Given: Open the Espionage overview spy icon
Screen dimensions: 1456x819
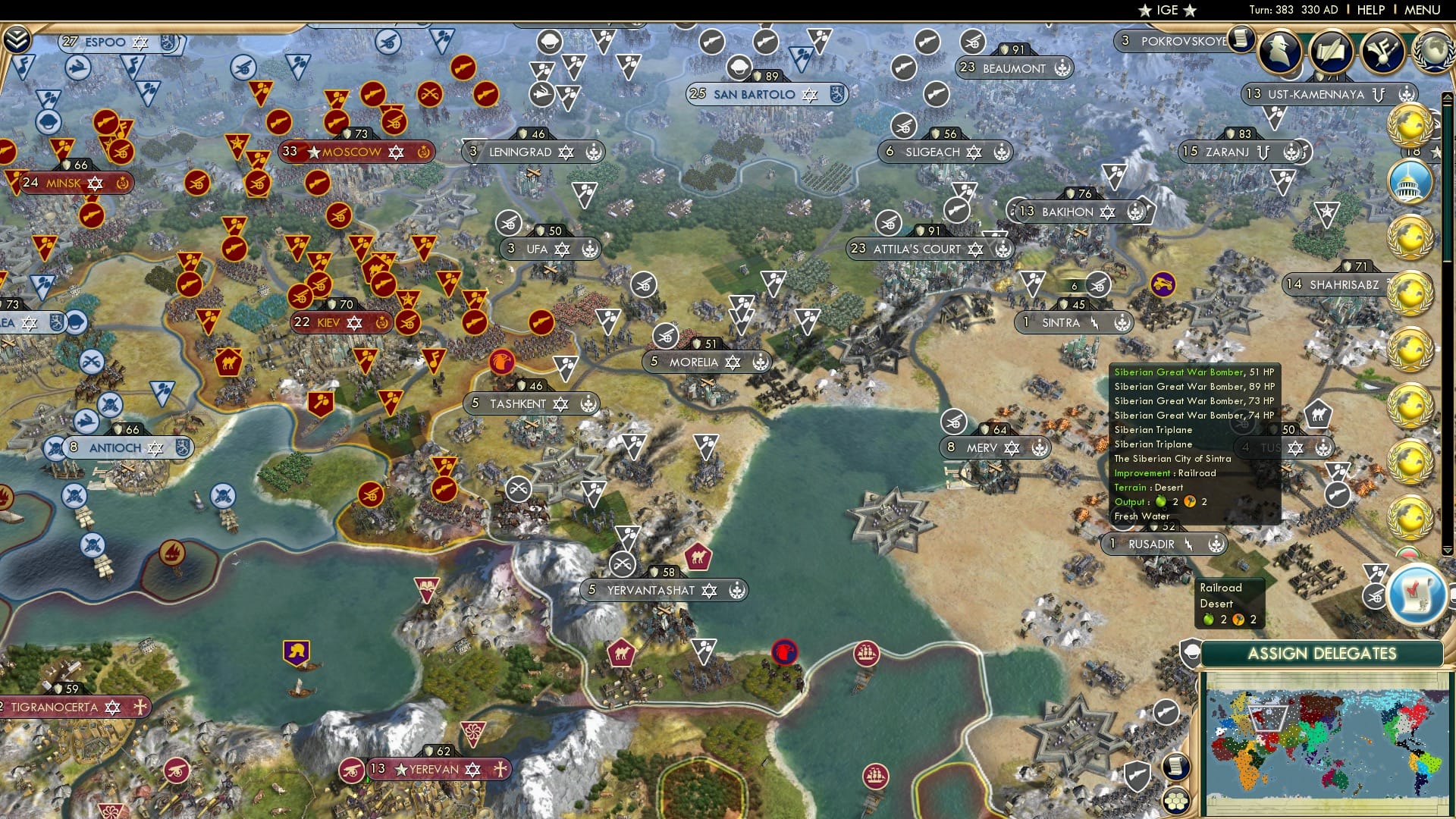Looking at the screenshot, I should pyautogui.click(x=1279, y=52).
